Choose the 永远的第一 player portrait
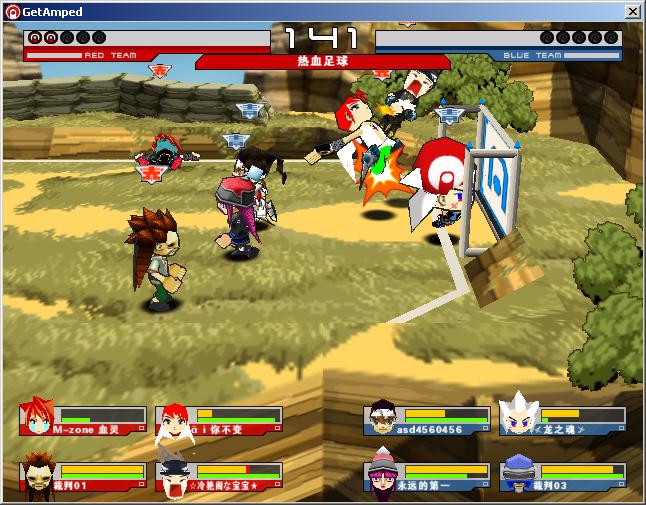Viewport: 646px width, 505px height. pyautogui.click(x=381, y=474)
